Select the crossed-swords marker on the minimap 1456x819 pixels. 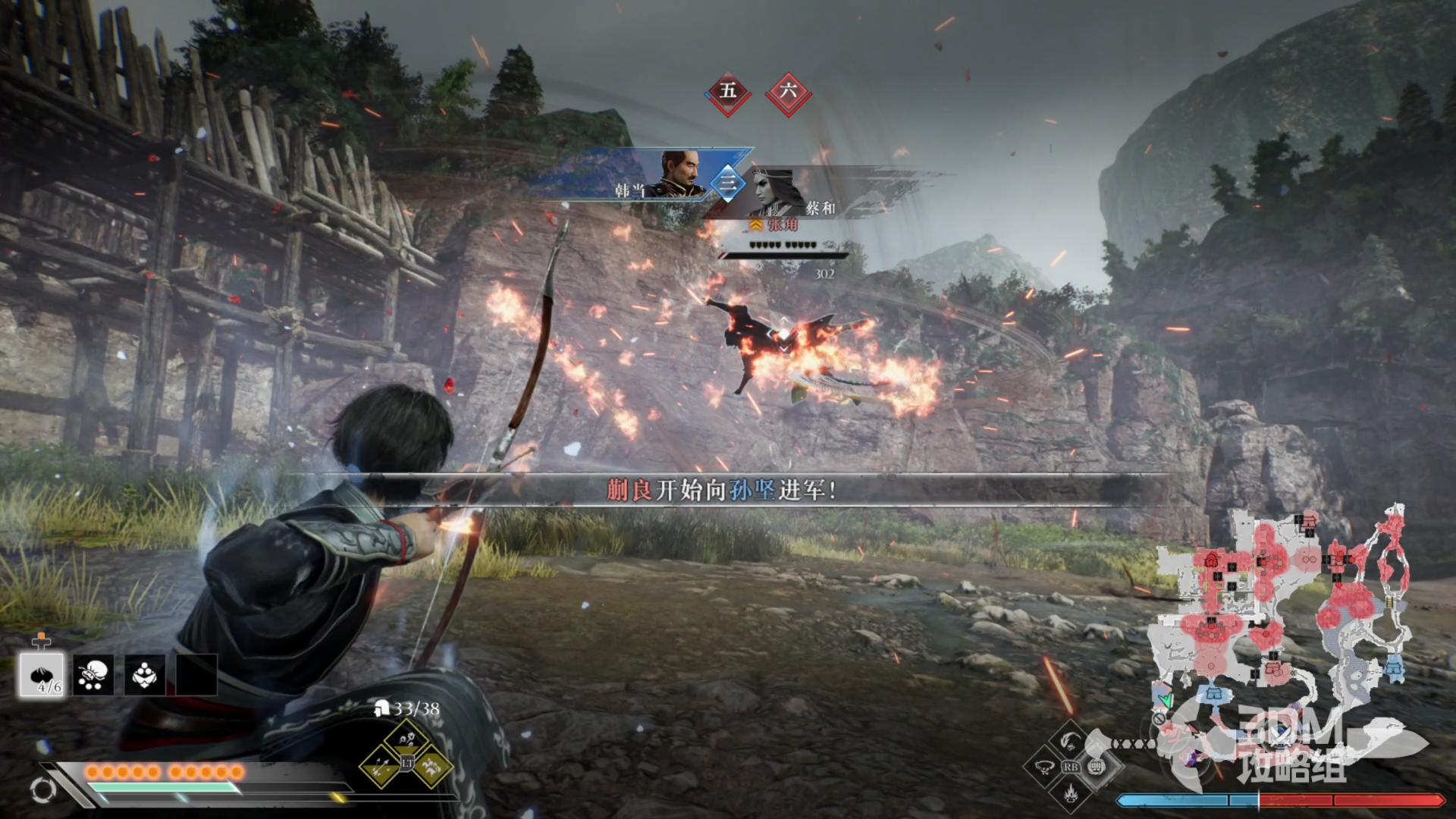tap(1282, 734)
